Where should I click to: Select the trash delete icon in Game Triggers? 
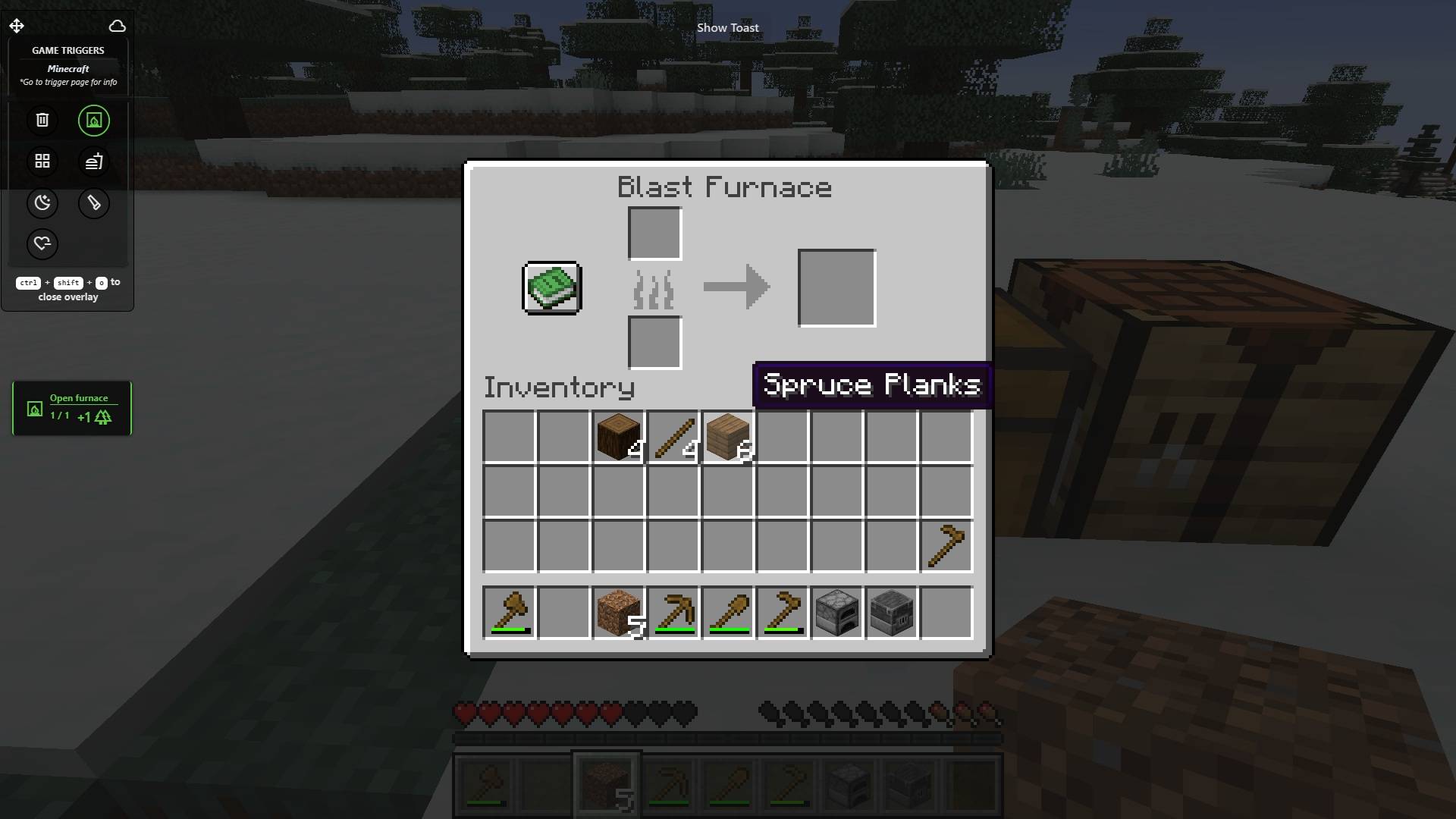[x=42, y=120]
